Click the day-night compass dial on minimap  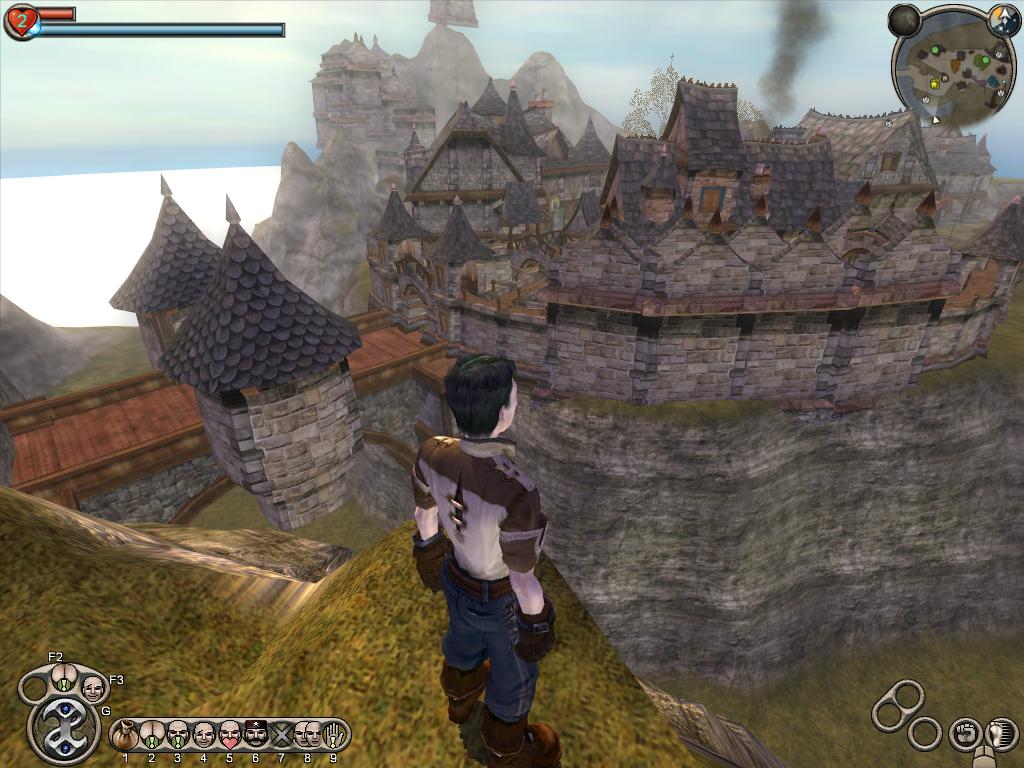click(x=1003, y=18)
